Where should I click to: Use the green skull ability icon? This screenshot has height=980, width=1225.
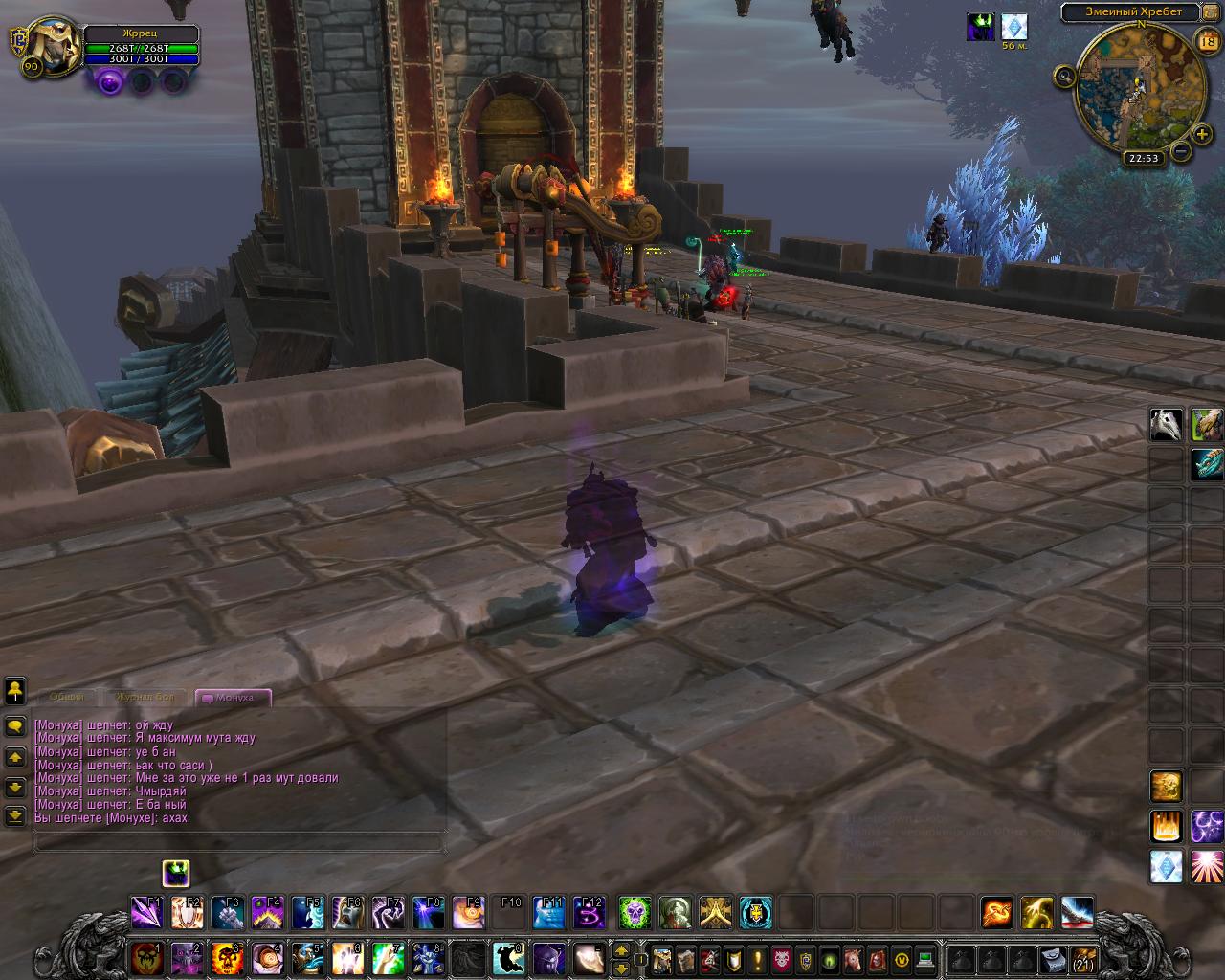[x=635, y=913]
